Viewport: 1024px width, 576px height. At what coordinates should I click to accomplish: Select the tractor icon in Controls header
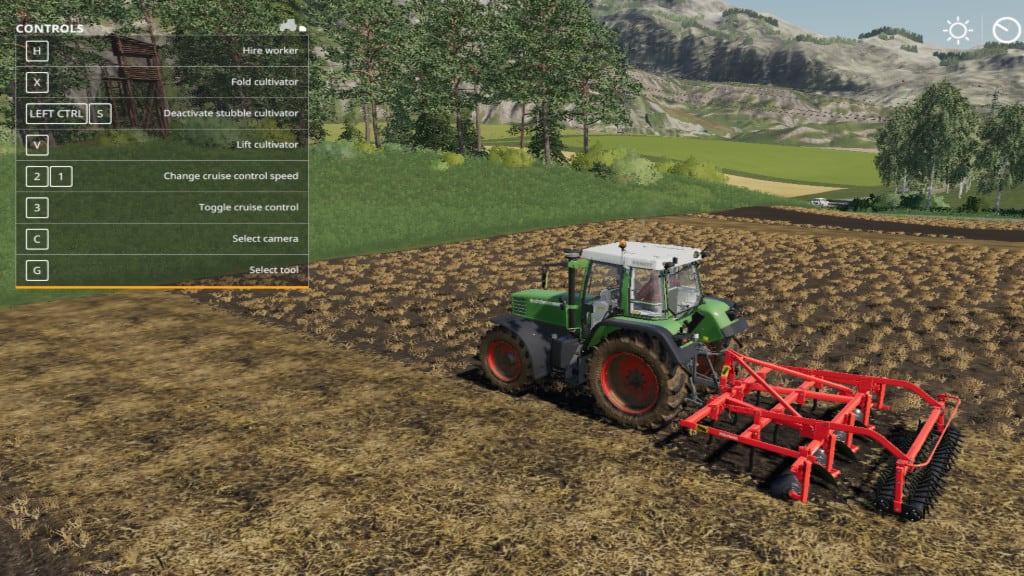click(291, 26)
